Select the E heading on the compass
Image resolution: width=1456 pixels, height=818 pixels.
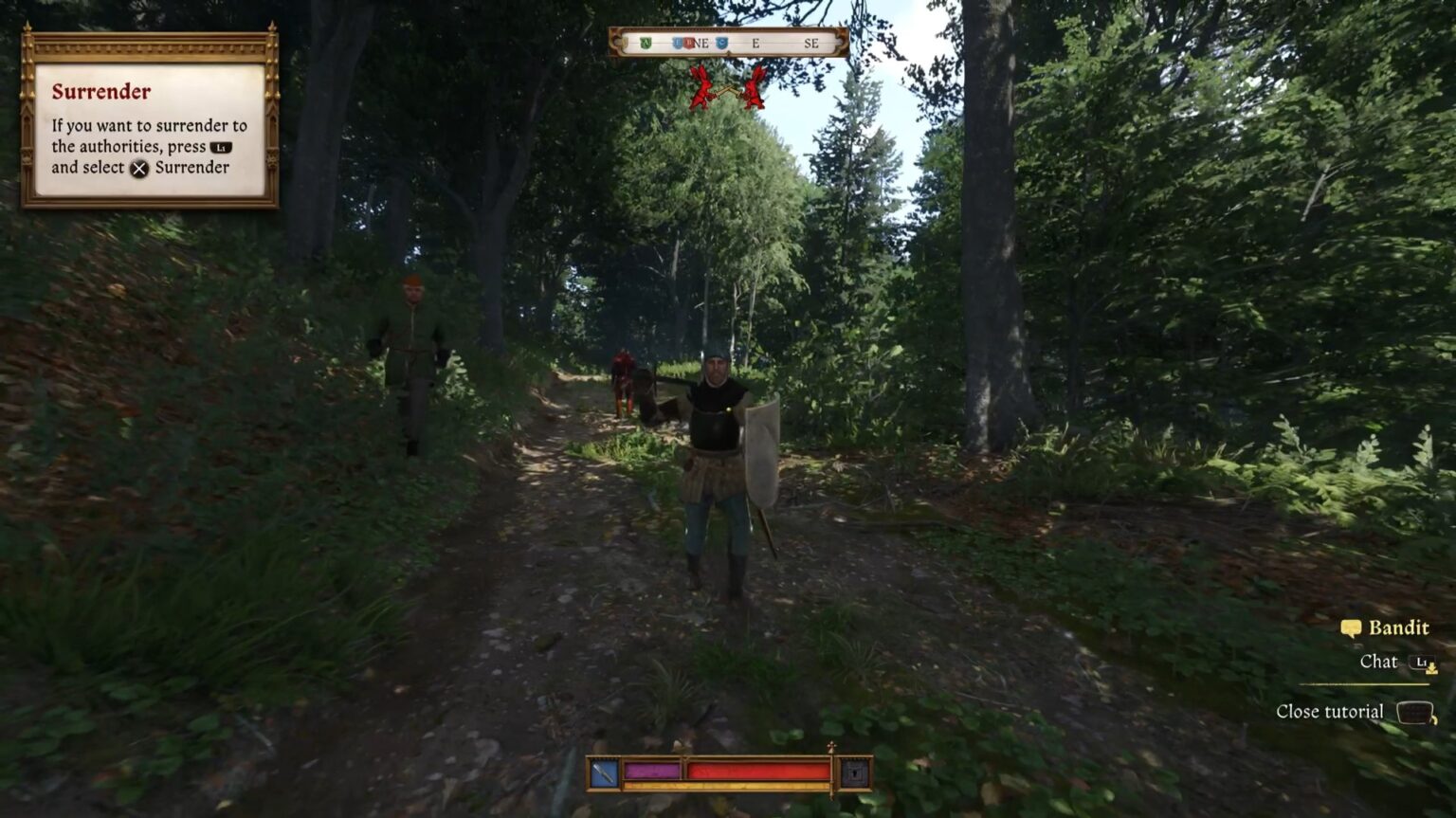point(755,43)
